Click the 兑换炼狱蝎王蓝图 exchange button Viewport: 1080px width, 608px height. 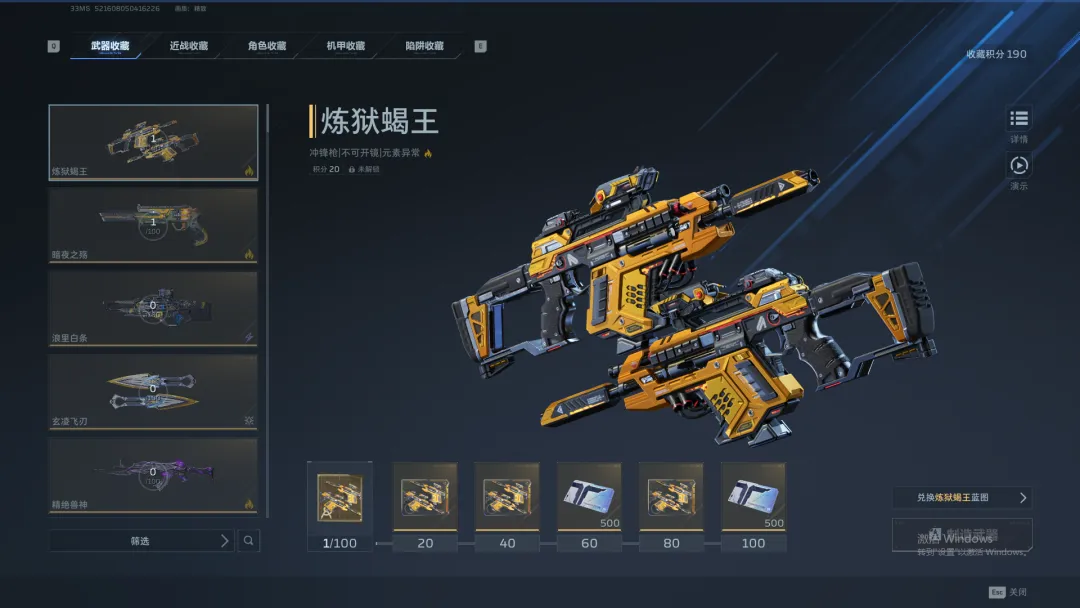tap(961, 497)
